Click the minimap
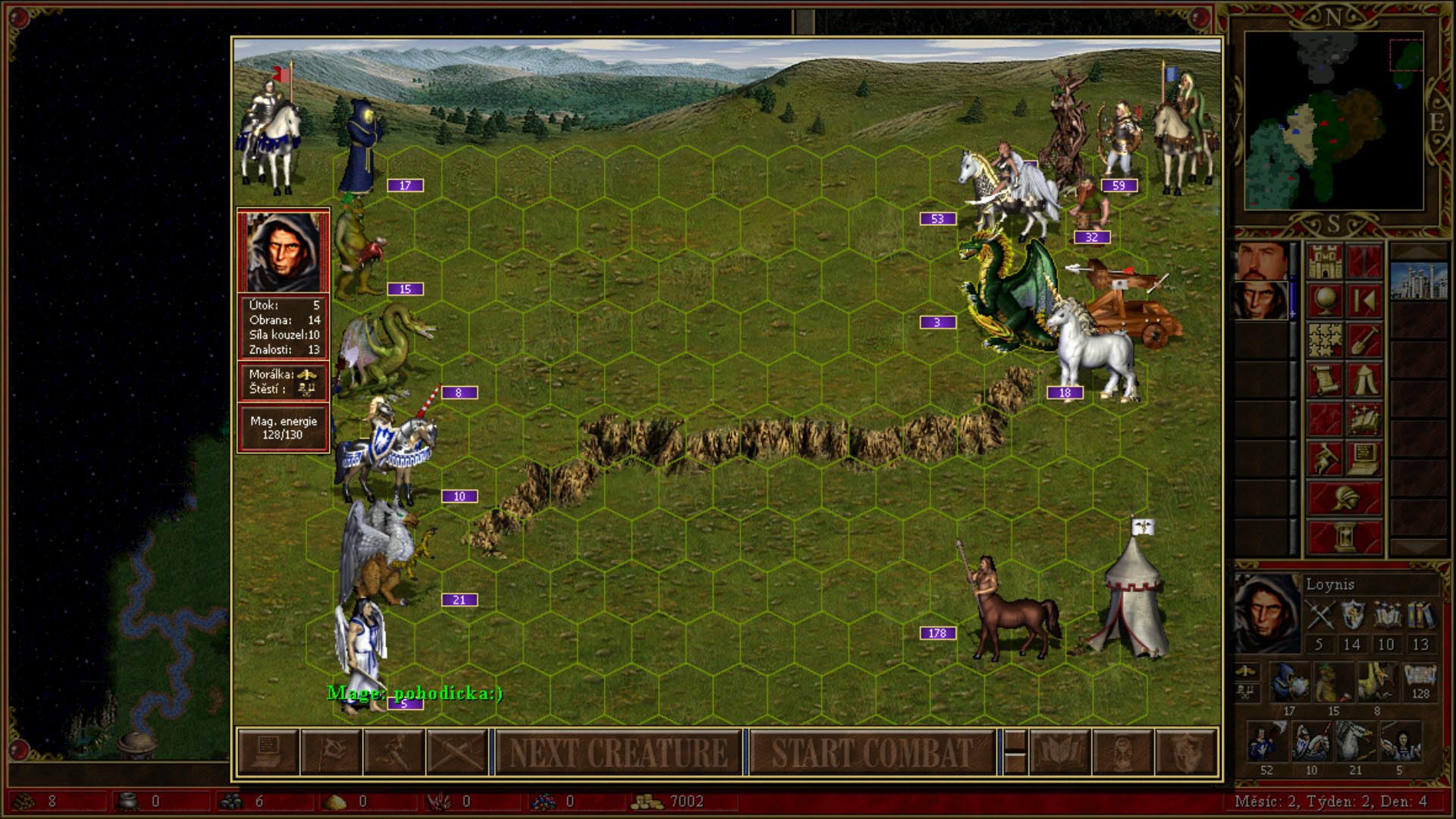The height and width of the screenshot is (819, 1456). pos(1333,121)
